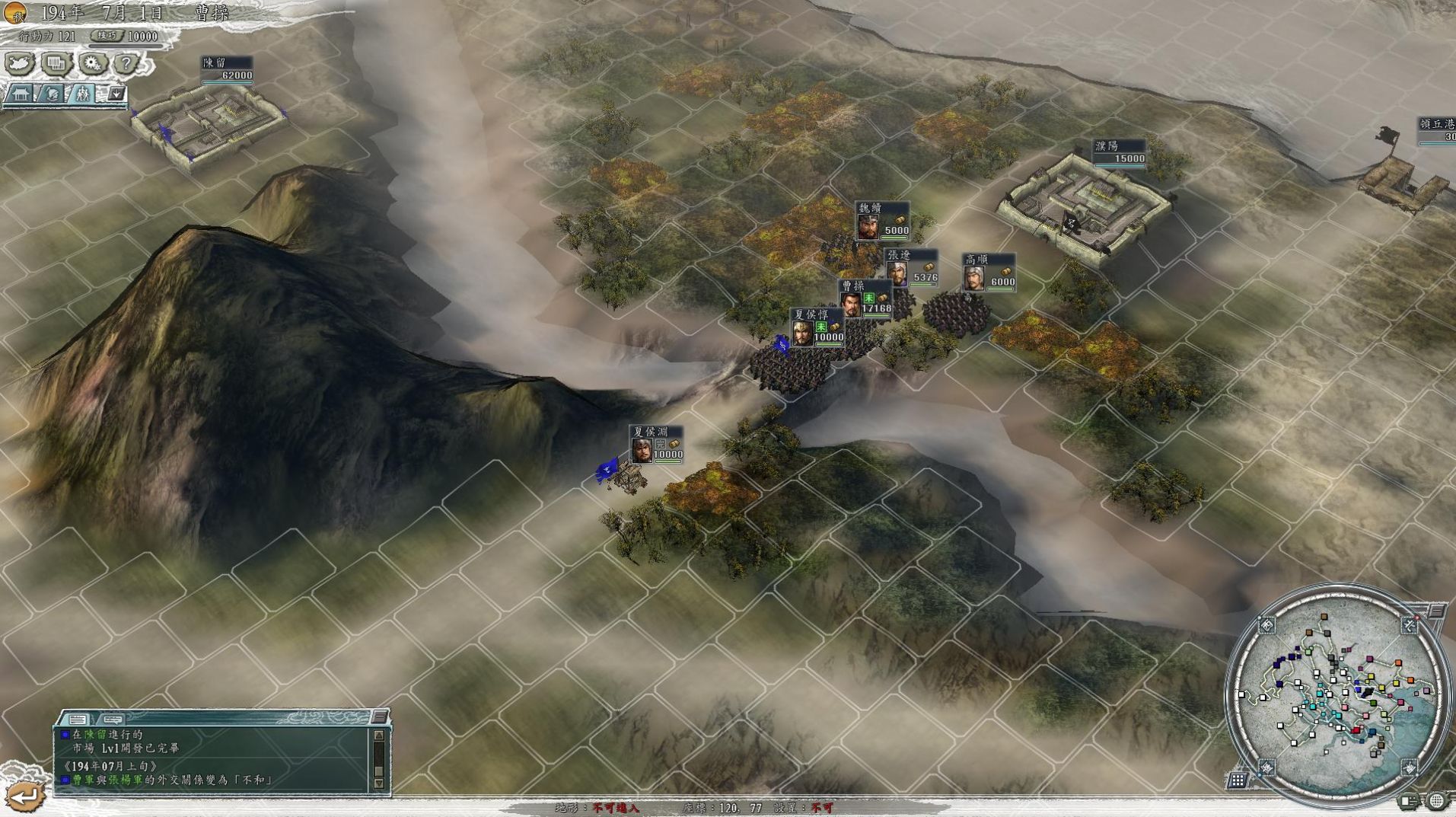This screenshot has width=1456, height=817.
Task: Switch to the message log list tab
Action: pyautogui.click(x=77, y=719)
